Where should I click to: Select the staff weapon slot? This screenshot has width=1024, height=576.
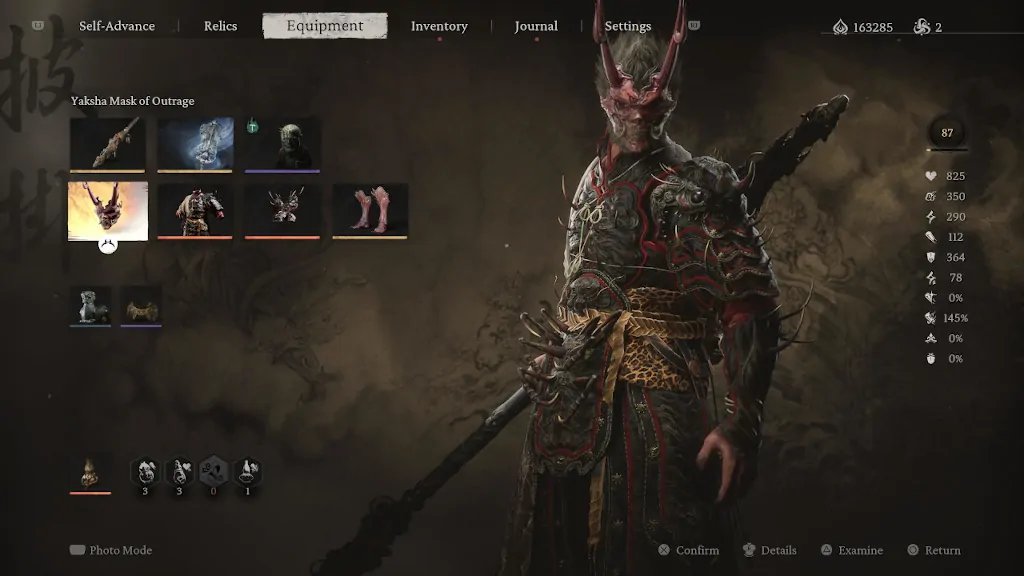(x=107, y=143)
